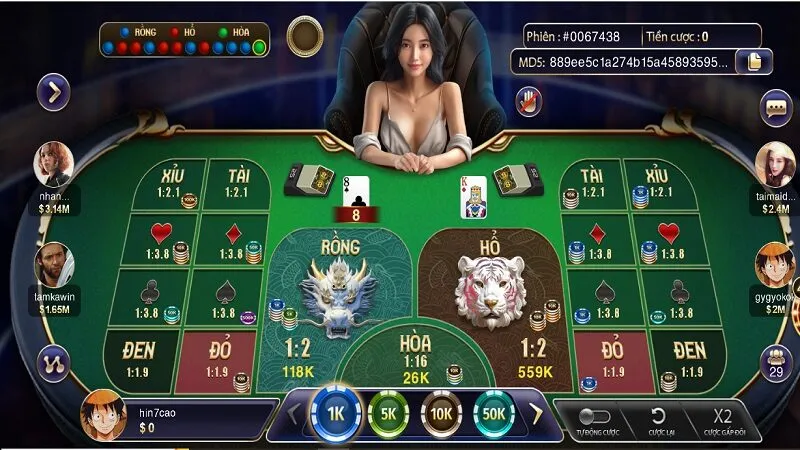
Task: Open gygyoko's player avatar
Action: [x=775, y=264]
